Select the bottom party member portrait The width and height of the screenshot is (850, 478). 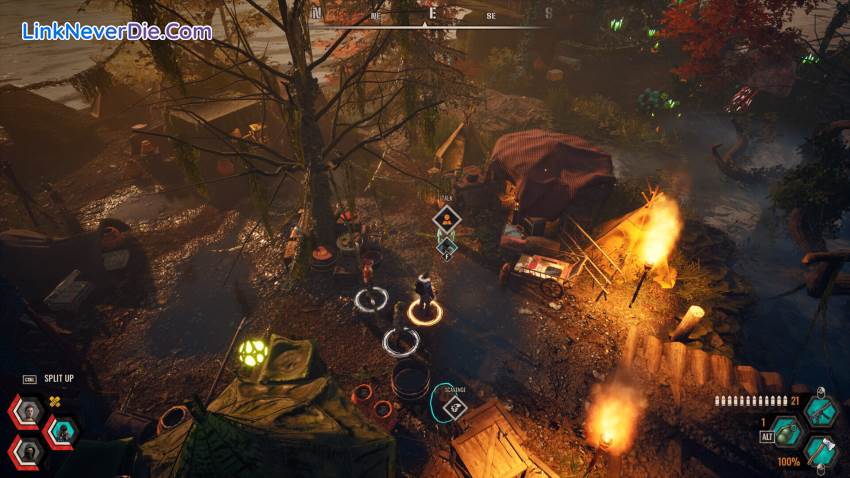[28, 451]
